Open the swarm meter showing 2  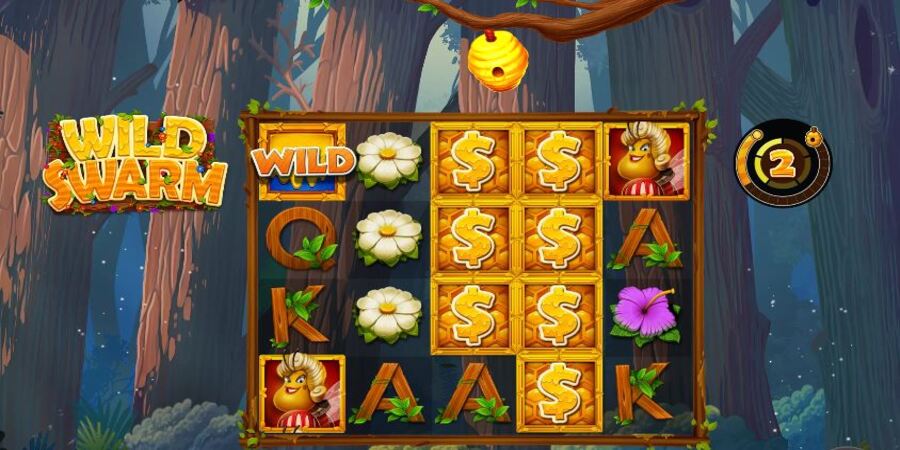(782, 164)
